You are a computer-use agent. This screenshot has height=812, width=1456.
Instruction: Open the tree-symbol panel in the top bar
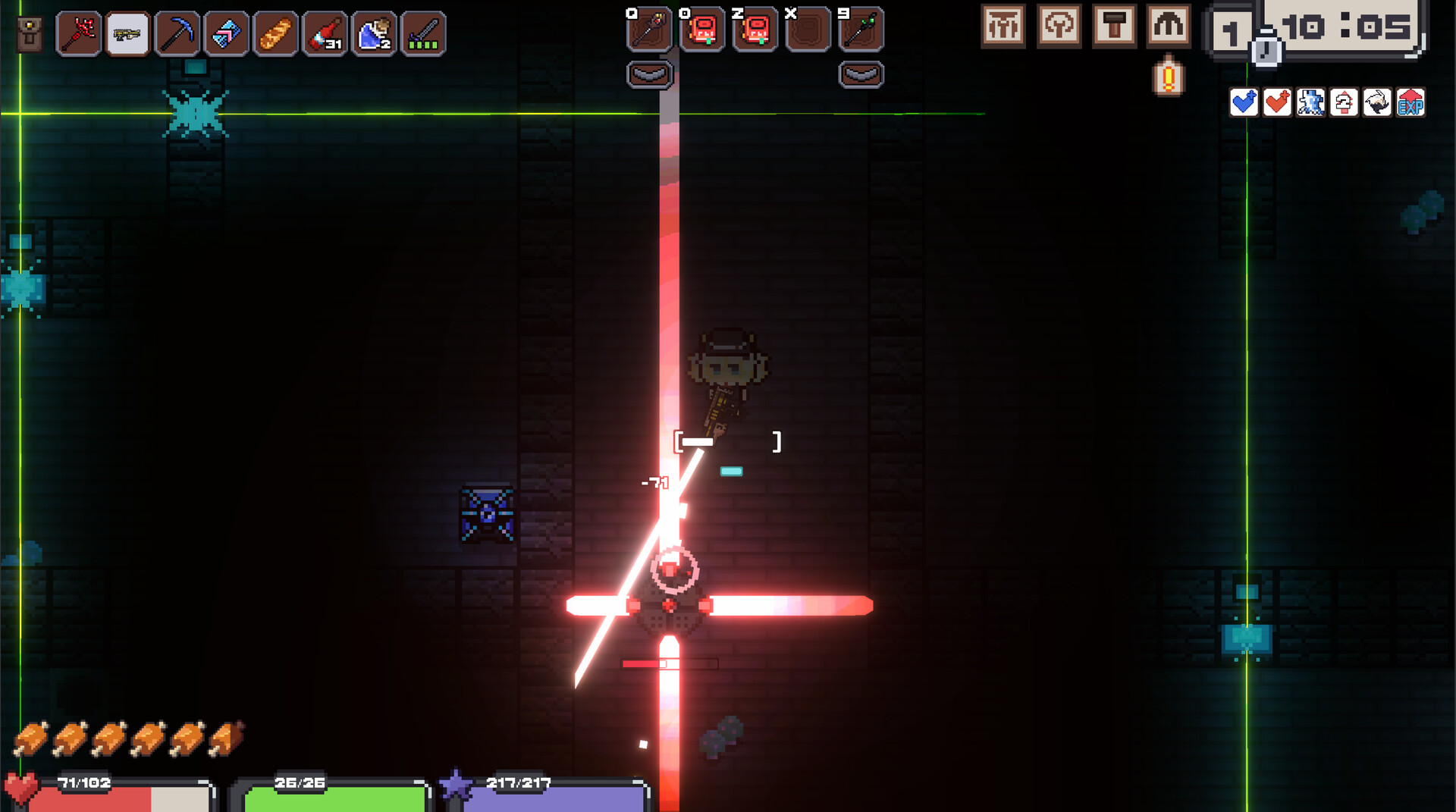pos(1059,24)
